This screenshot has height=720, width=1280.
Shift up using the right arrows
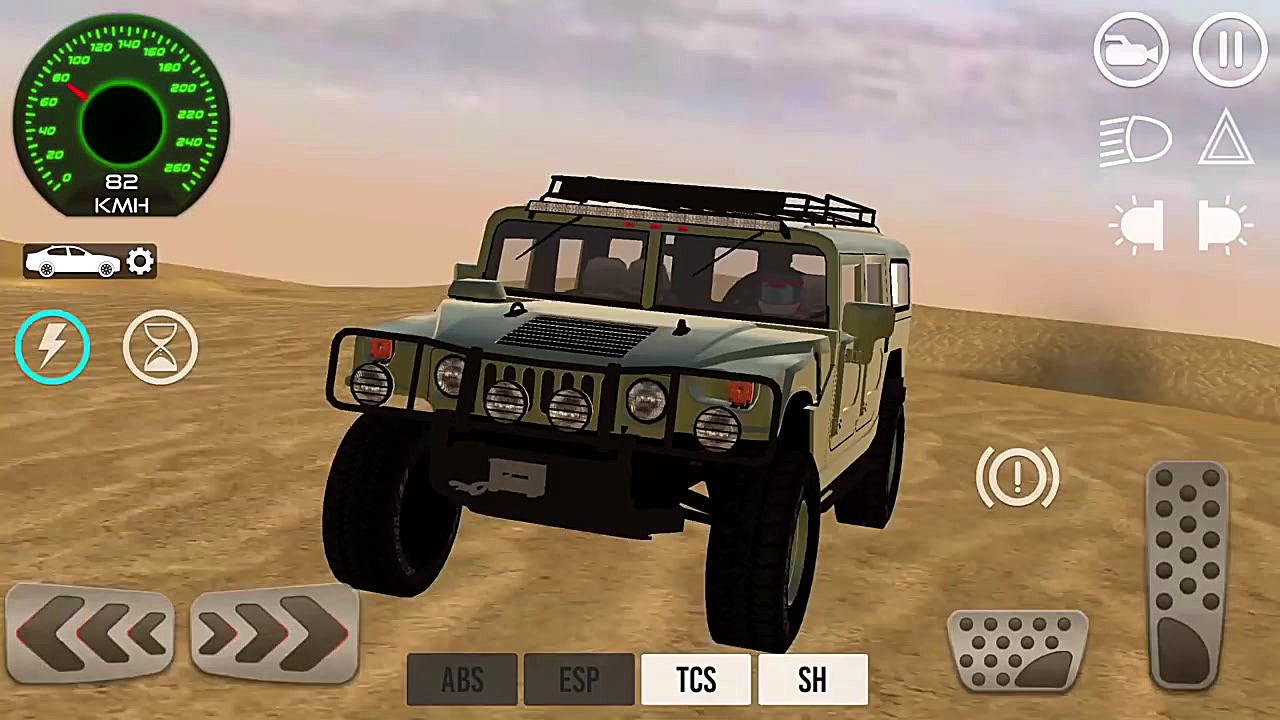point(272,632)
